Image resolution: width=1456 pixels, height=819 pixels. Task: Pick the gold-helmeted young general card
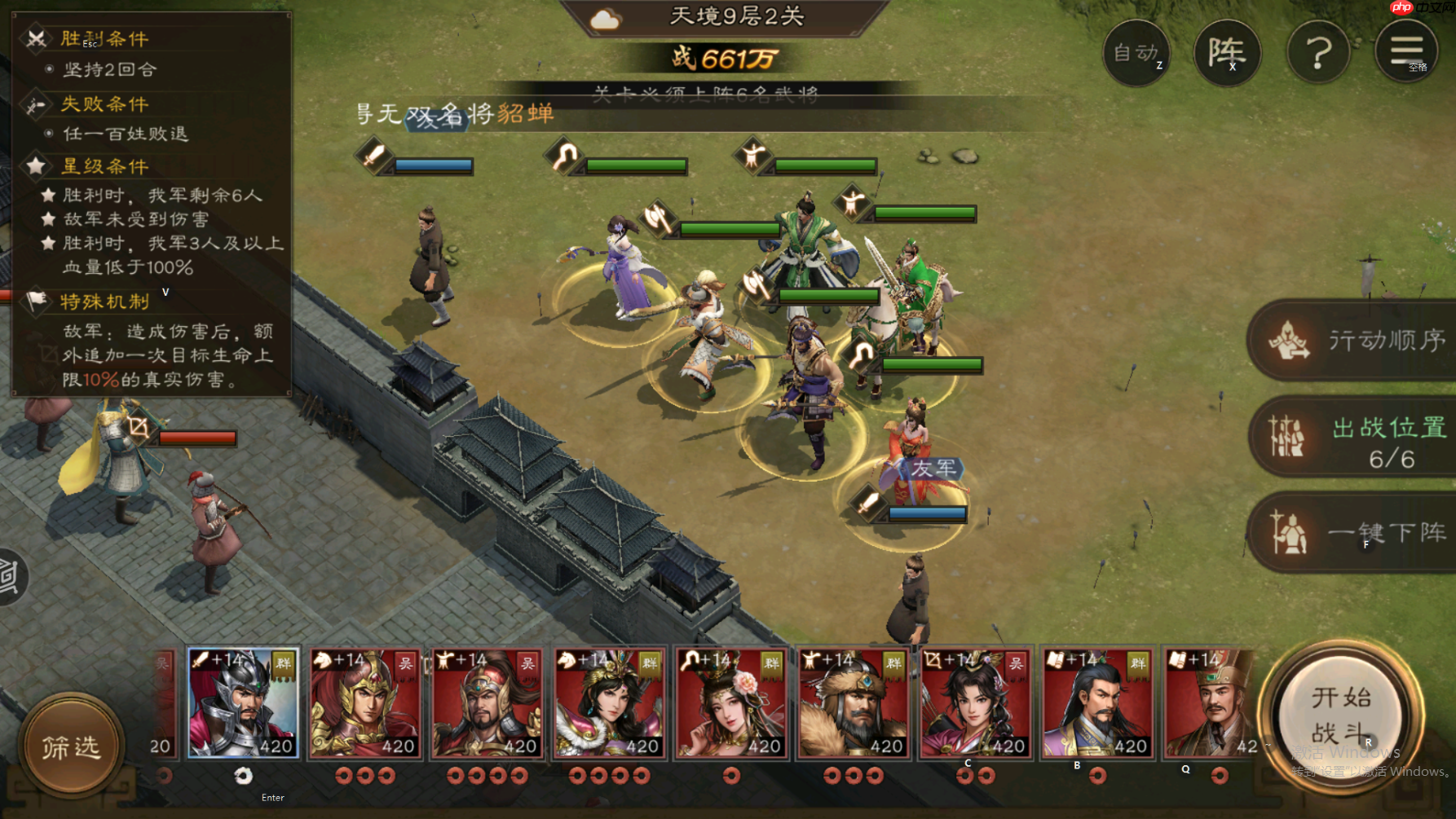coord(364,703)
